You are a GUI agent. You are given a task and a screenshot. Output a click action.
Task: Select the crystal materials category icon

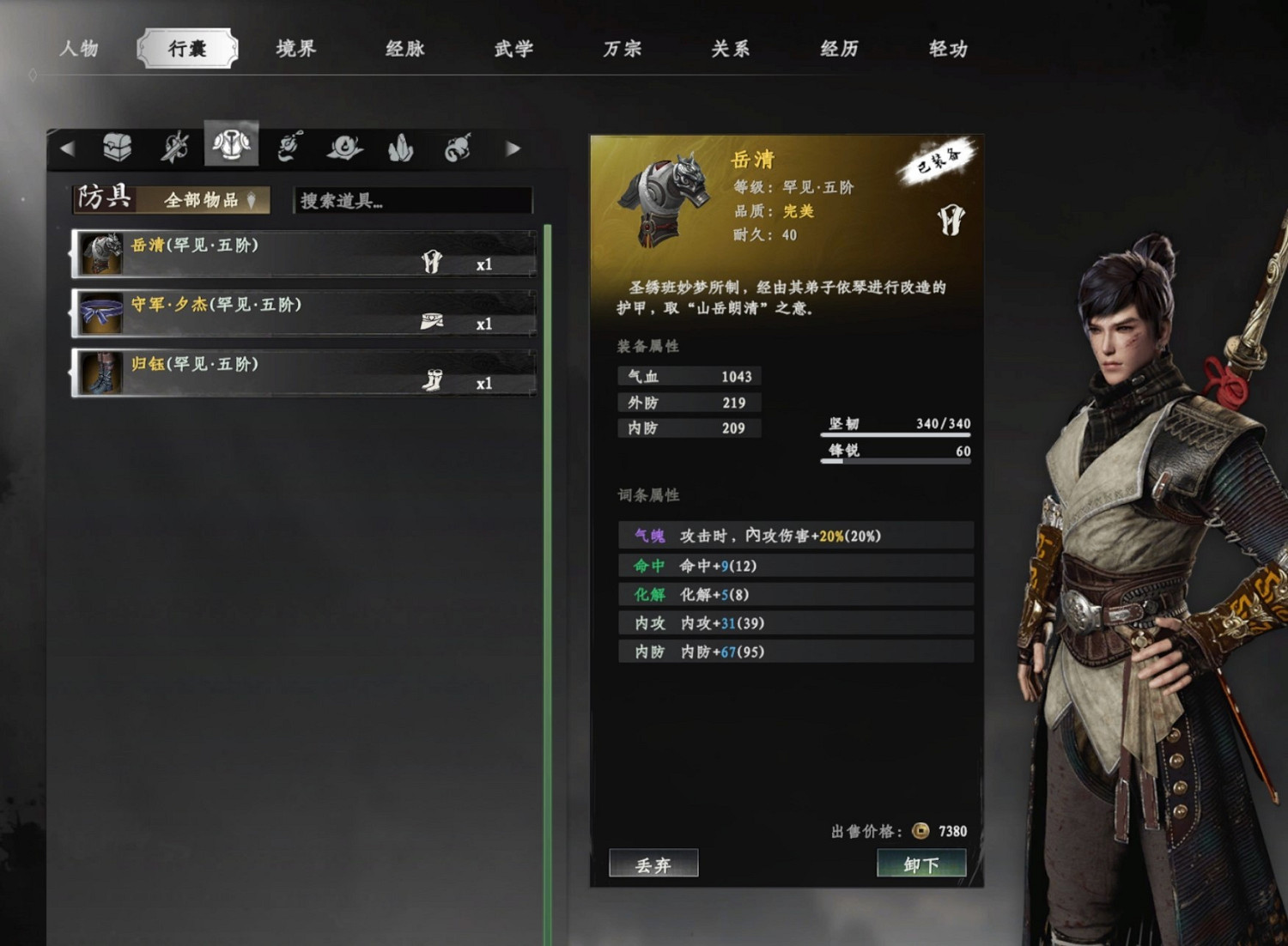[x=401, y=148]
